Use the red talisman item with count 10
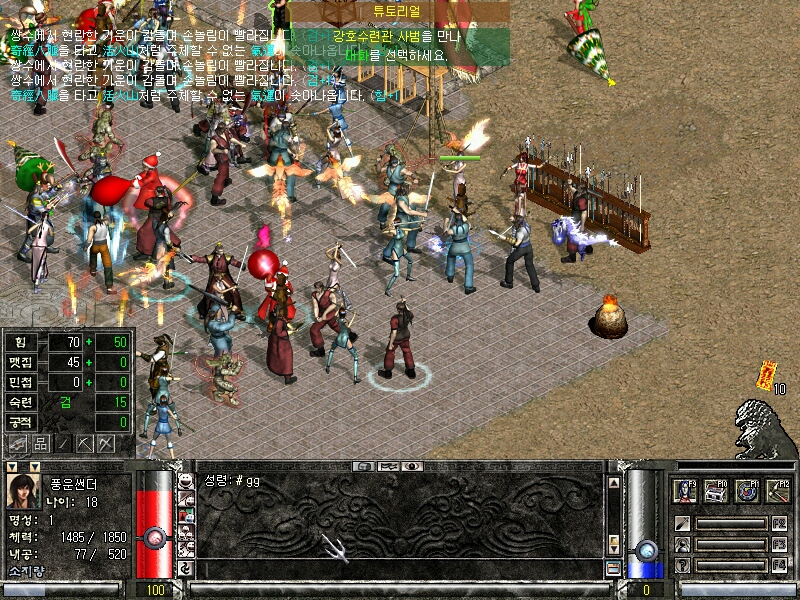The width and height of the screenshot is (800, 600). pos(767,373)
